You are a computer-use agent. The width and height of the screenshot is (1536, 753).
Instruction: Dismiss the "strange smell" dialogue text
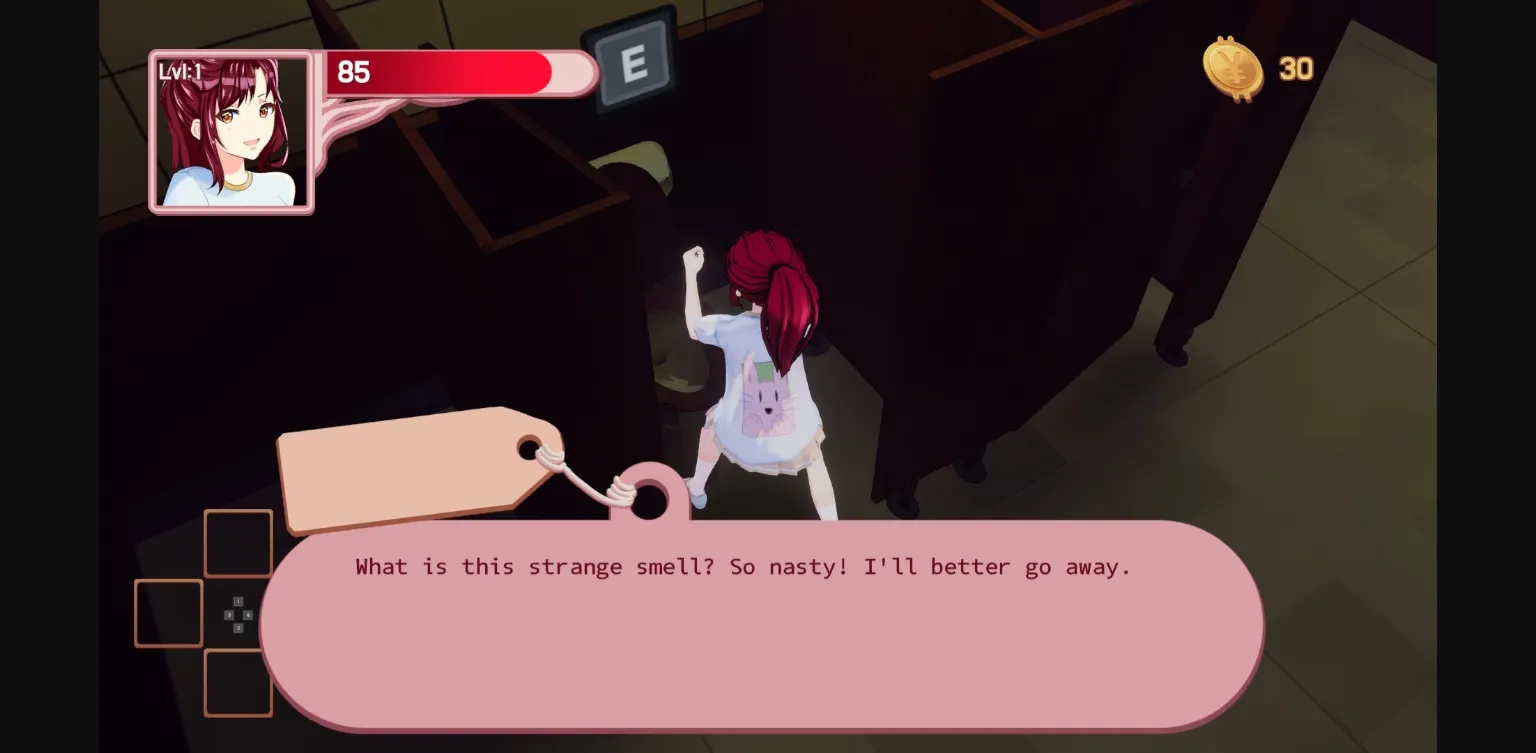click(741, 566)
